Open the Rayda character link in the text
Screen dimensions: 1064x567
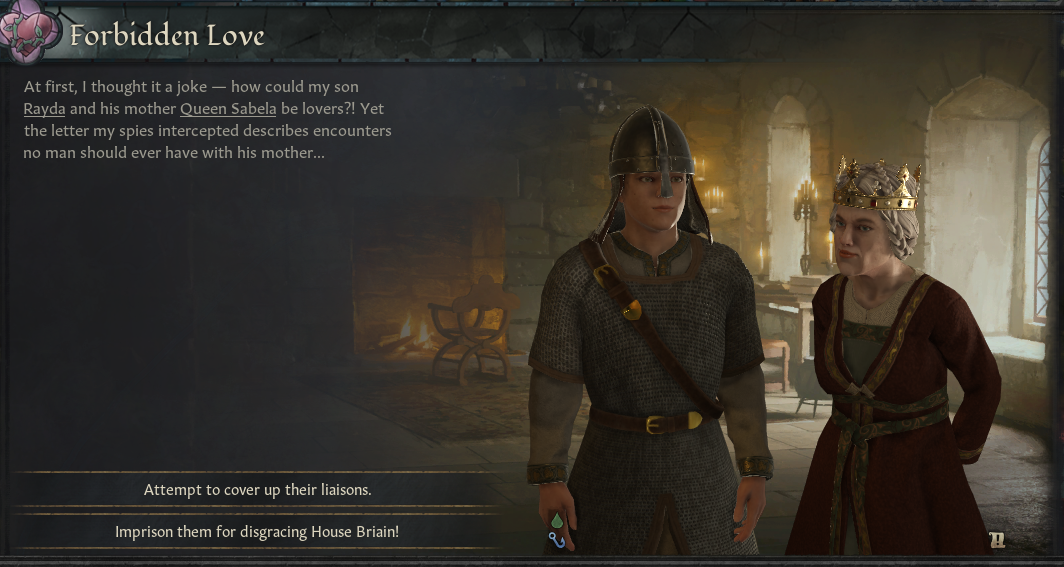click(44, 109)
